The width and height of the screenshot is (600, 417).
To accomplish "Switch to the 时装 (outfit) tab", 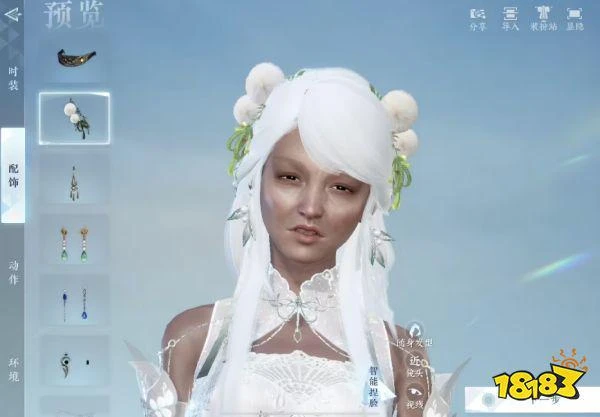I will [x=13, y=78].
